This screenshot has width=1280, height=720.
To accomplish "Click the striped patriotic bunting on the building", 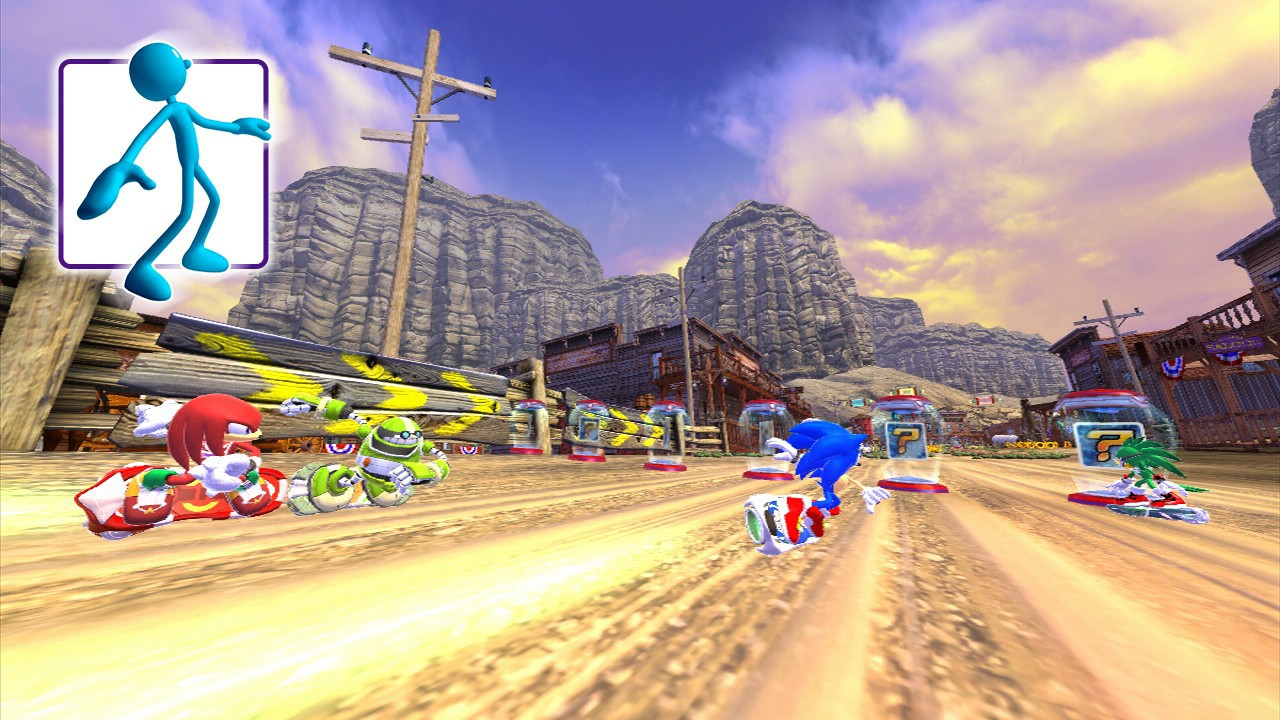I will [x=337, y=449].
